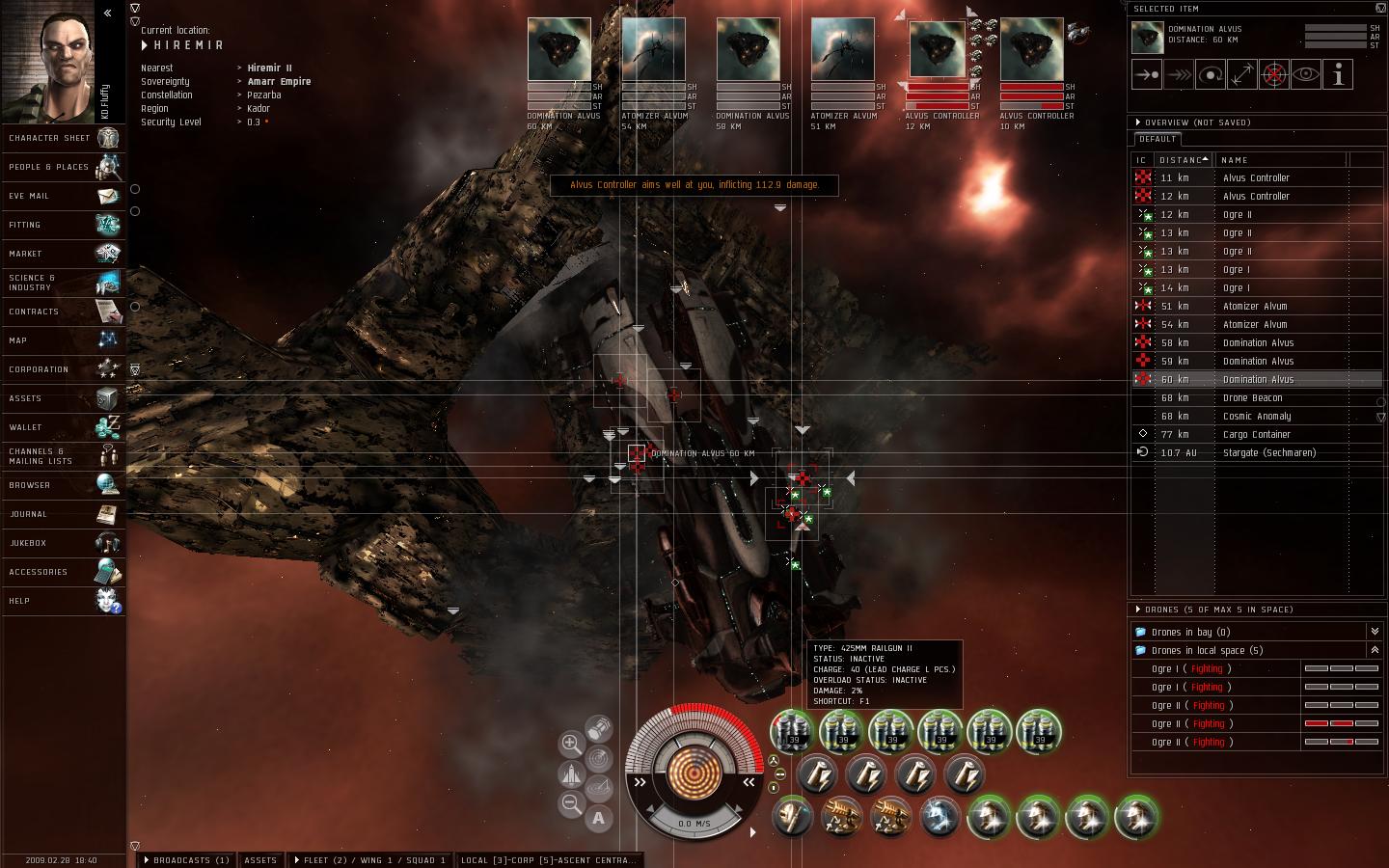Choose the Drone Beacon overview row
Viewport: 1389px width, 868px height.
coord(1252,397)
